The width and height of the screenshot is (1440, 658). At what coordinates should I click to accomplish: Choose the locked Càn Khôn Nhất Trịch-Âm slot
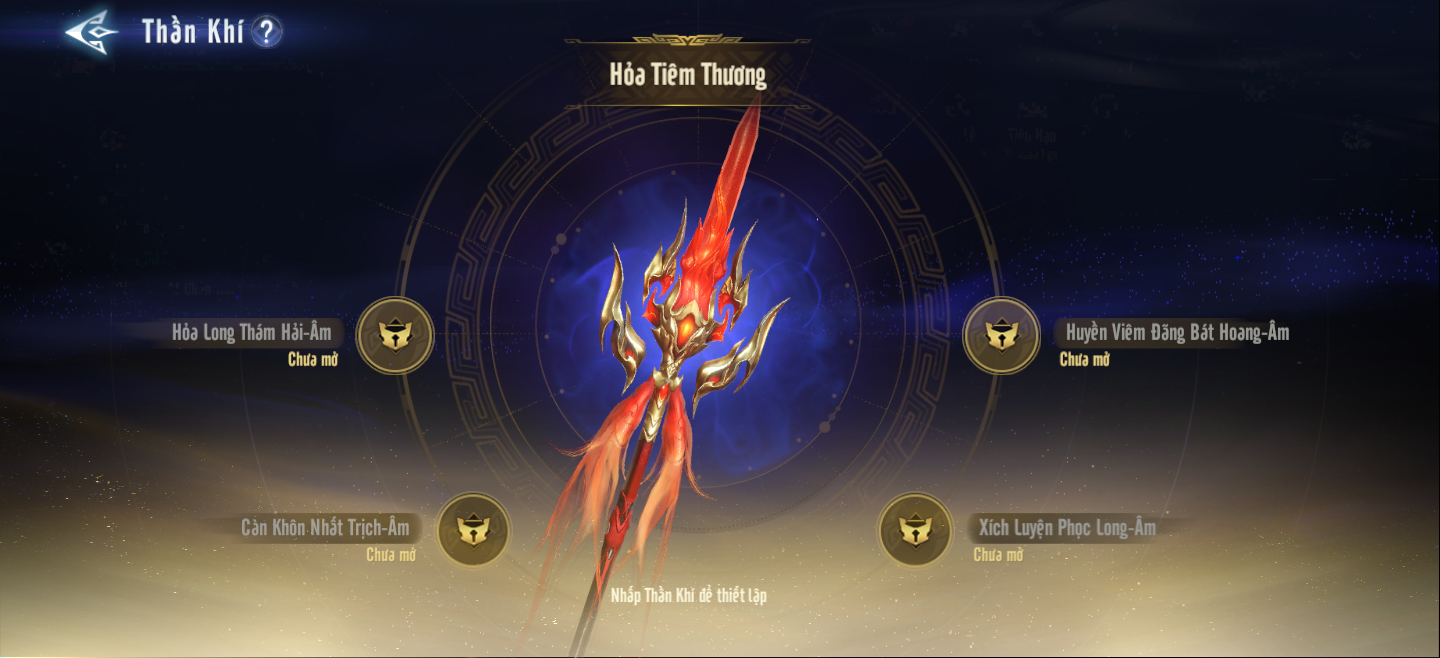[474, 530]
